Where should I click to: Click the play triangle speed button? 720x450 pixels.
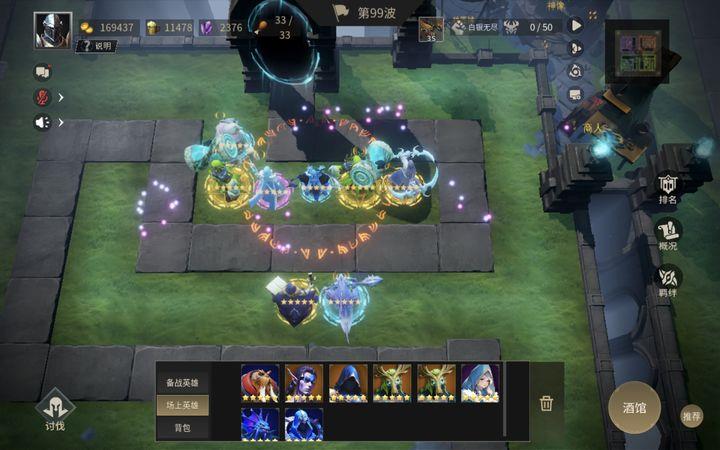pyautogui.click(x=576, y=26)
